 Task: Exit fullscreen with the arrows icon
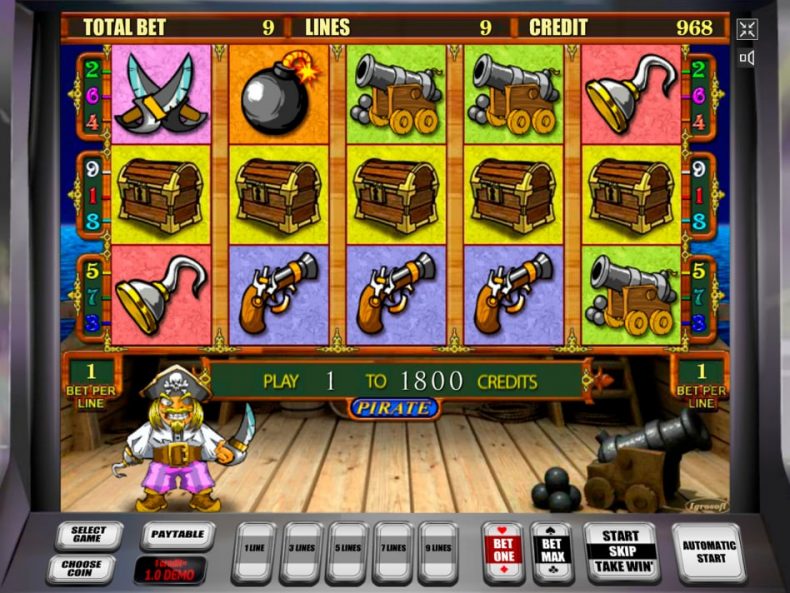[747, 29]
